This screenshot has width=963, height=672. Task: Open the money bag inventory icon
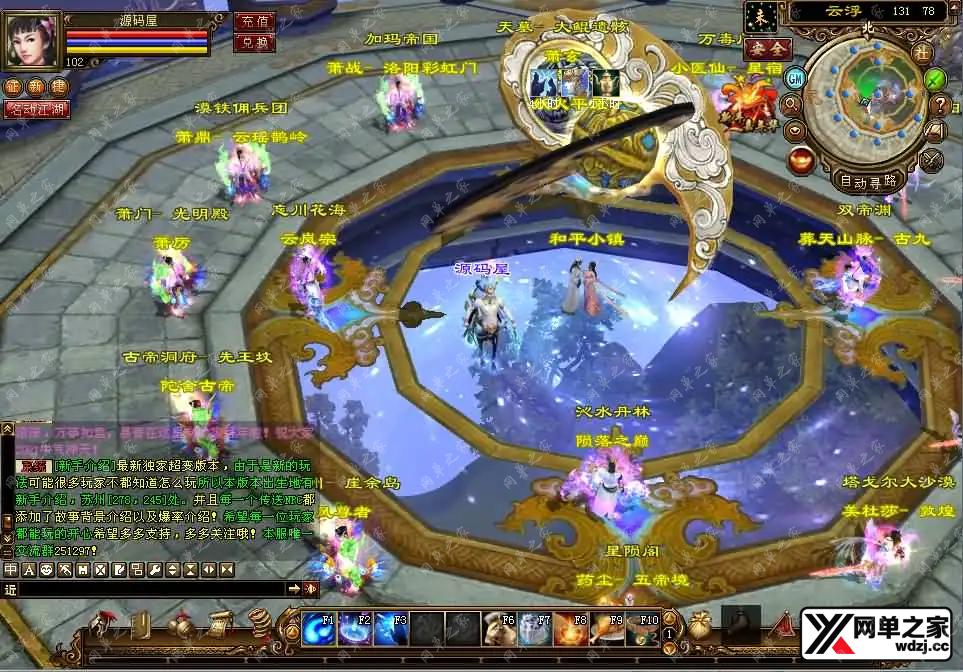(x=700, y=624)
